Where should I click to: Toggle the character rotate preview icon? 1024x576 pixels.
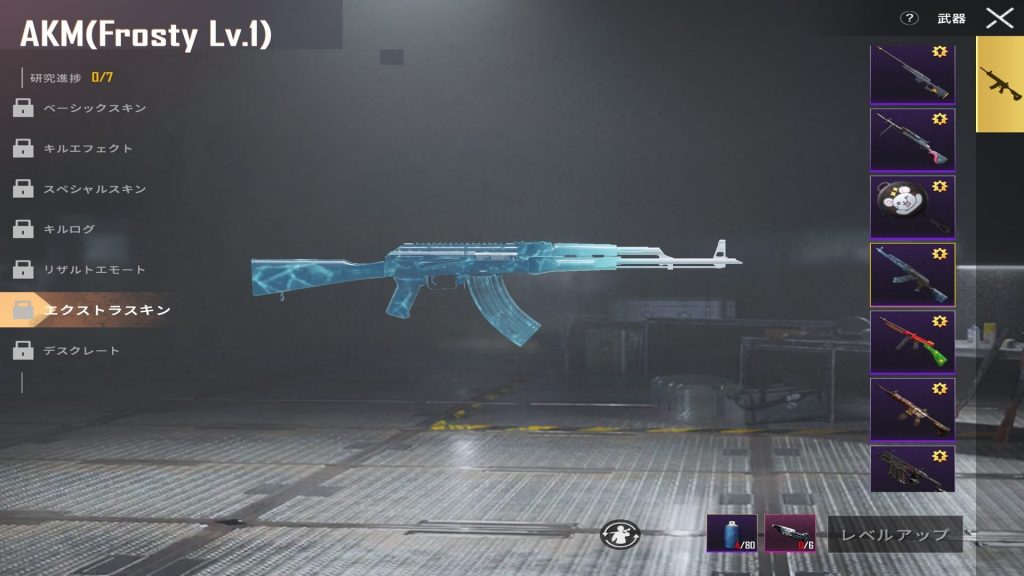click(619, 534)
